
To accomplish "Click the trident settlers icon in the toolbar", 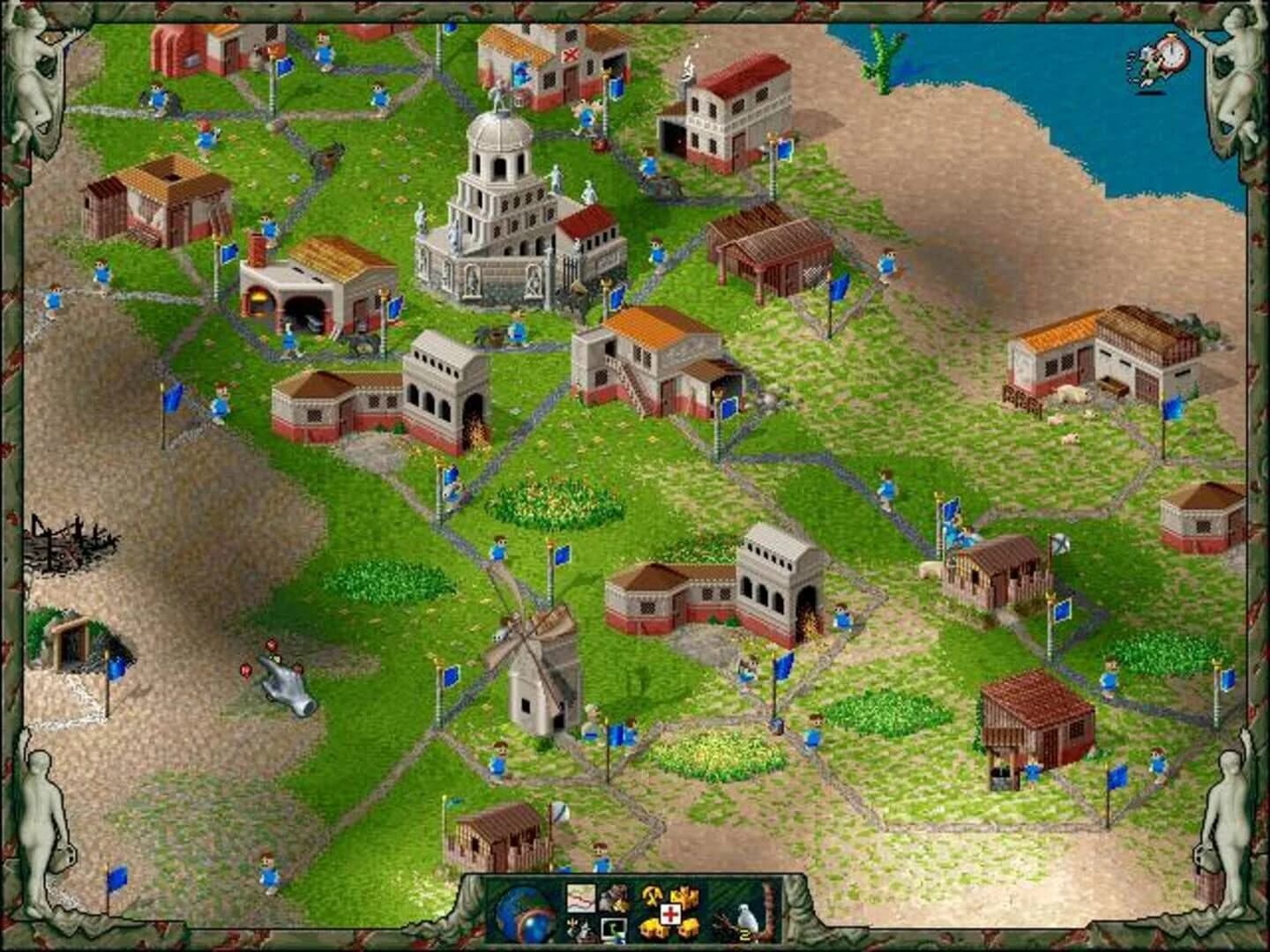I will coord(580,927).
